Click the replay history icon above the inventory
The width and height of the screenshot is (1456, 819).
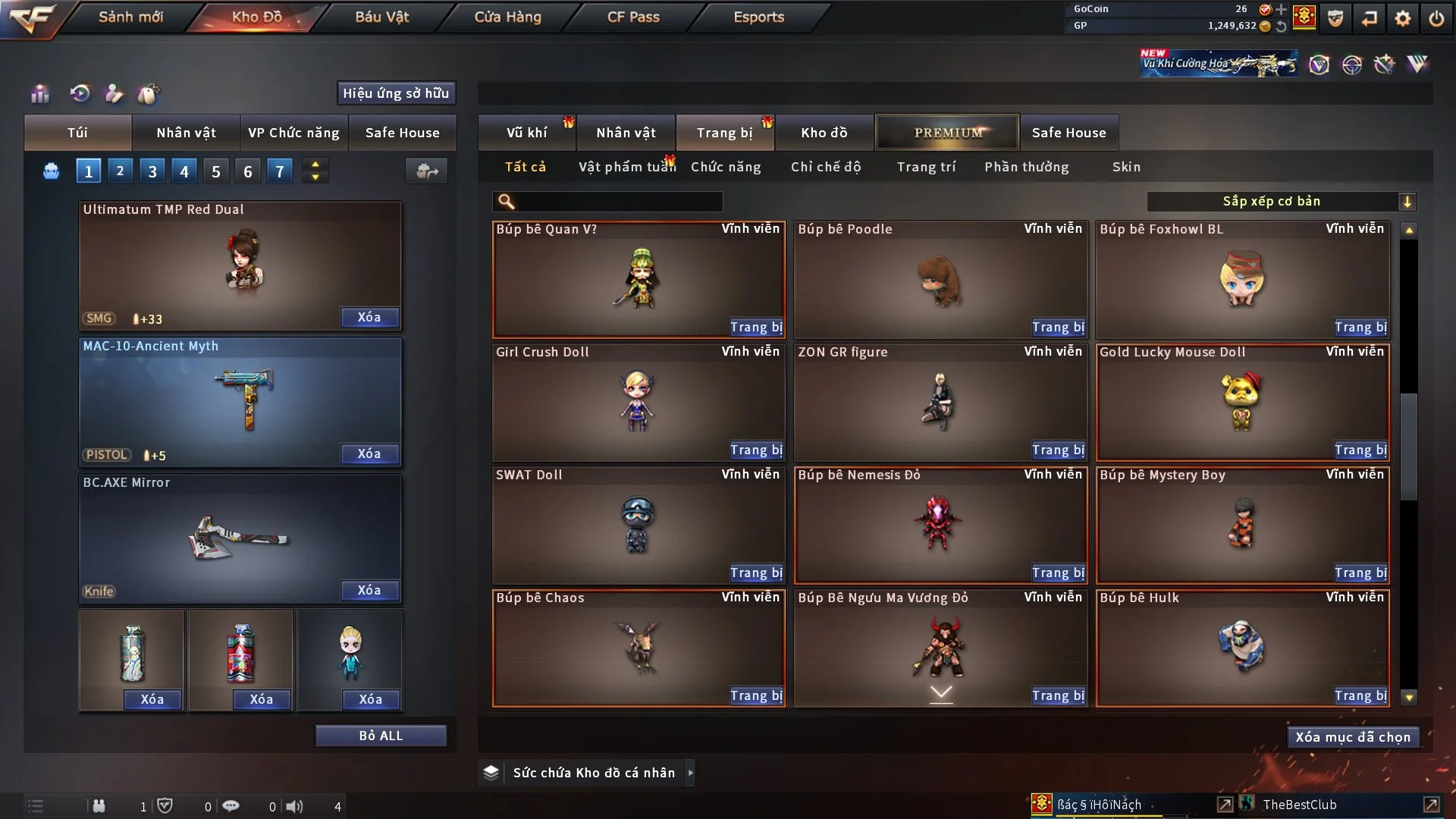81,94
